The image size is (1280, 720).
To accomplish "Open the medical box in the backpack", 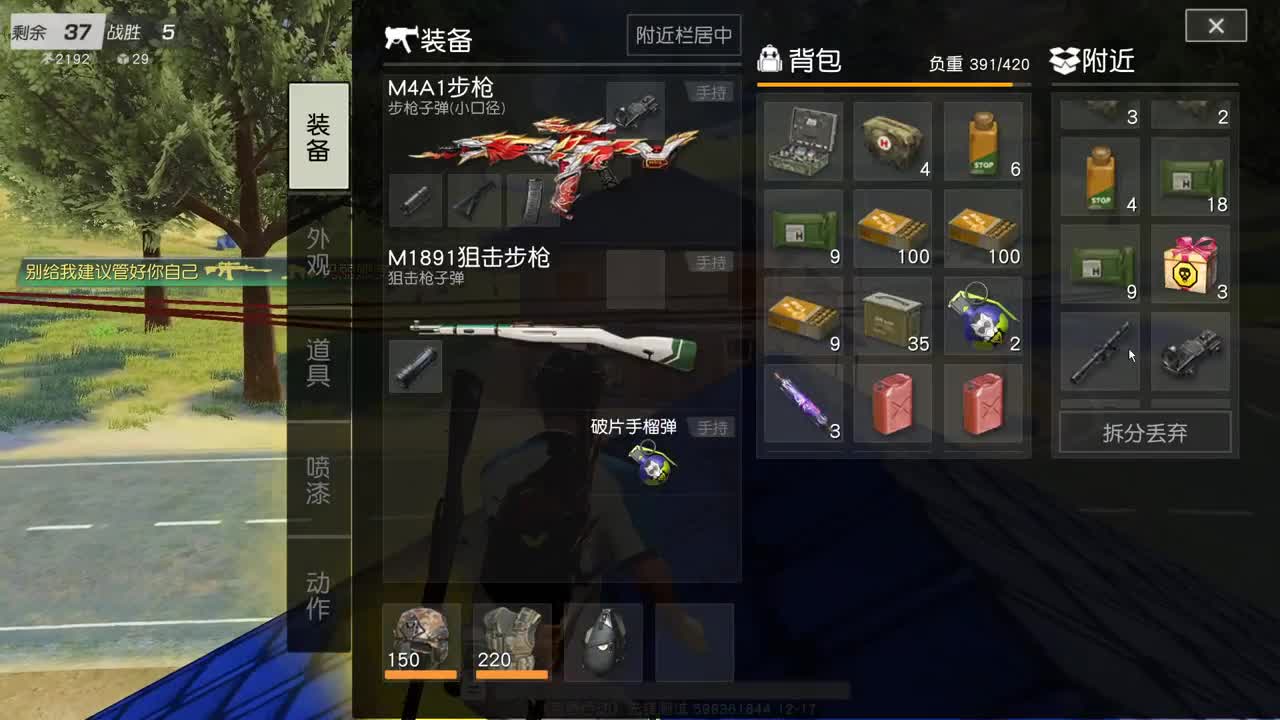I will pos(803,140).
